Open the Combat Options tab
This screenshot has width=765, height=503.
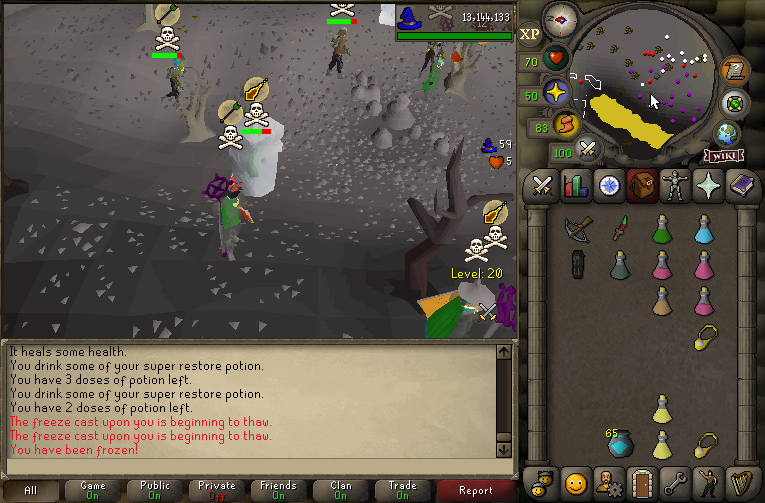coord(543,186)
